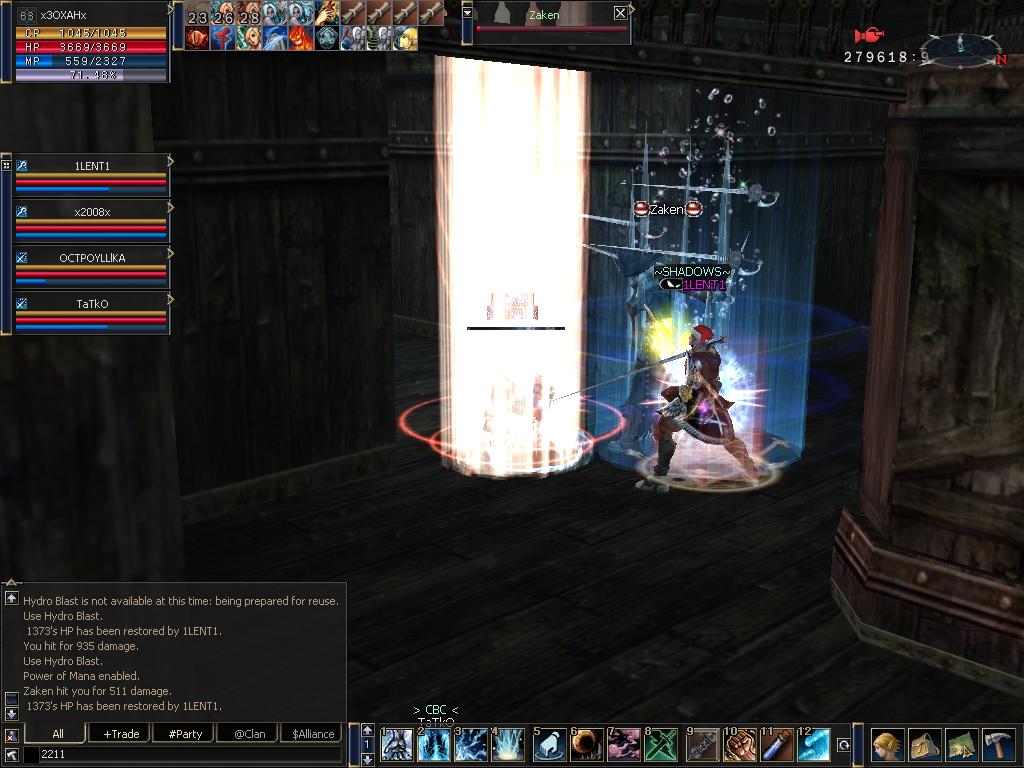
Task: Close the Zaken target window
Action: (x=620, y=14)
